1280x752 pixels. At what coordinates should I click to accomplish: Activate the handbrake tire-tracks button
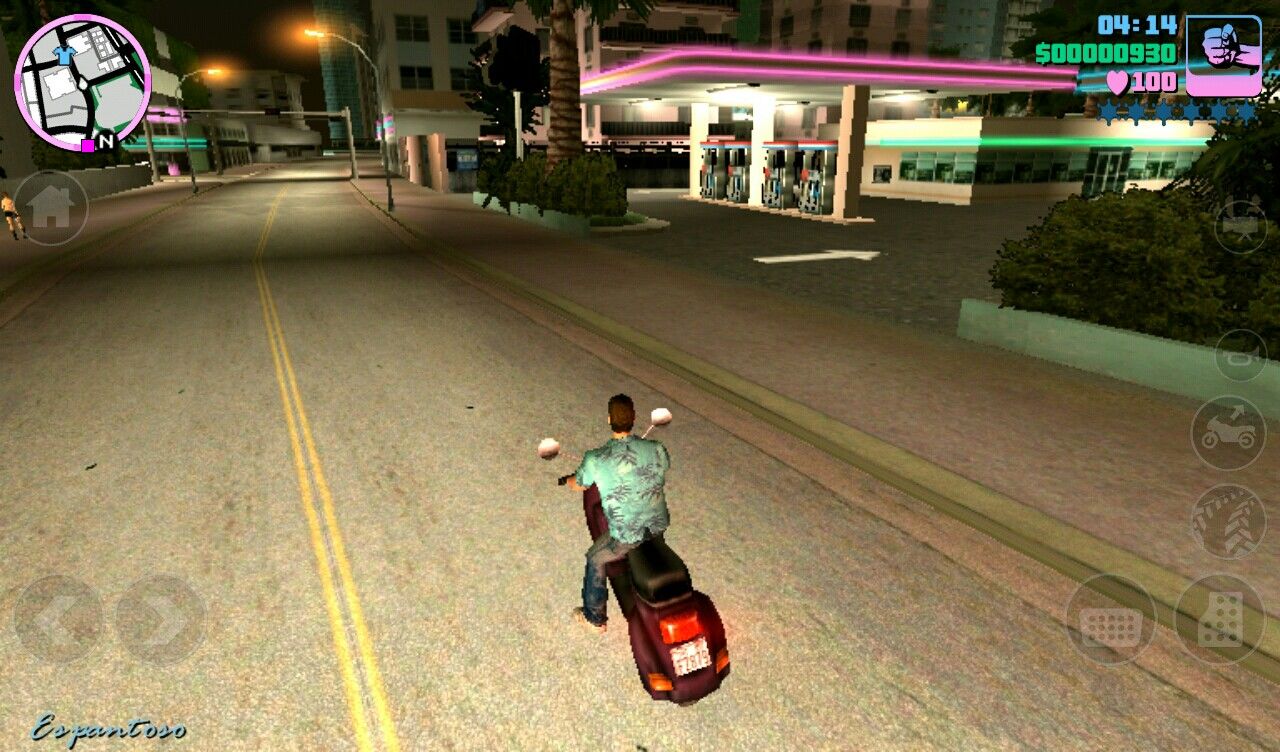1228,521
